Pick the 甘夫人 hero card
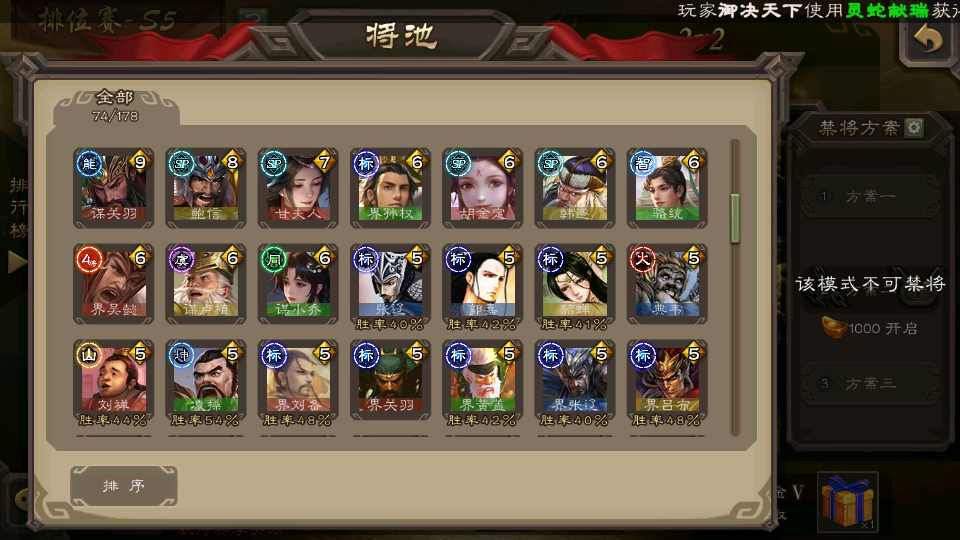960x540 pixels. pos(298,188)
